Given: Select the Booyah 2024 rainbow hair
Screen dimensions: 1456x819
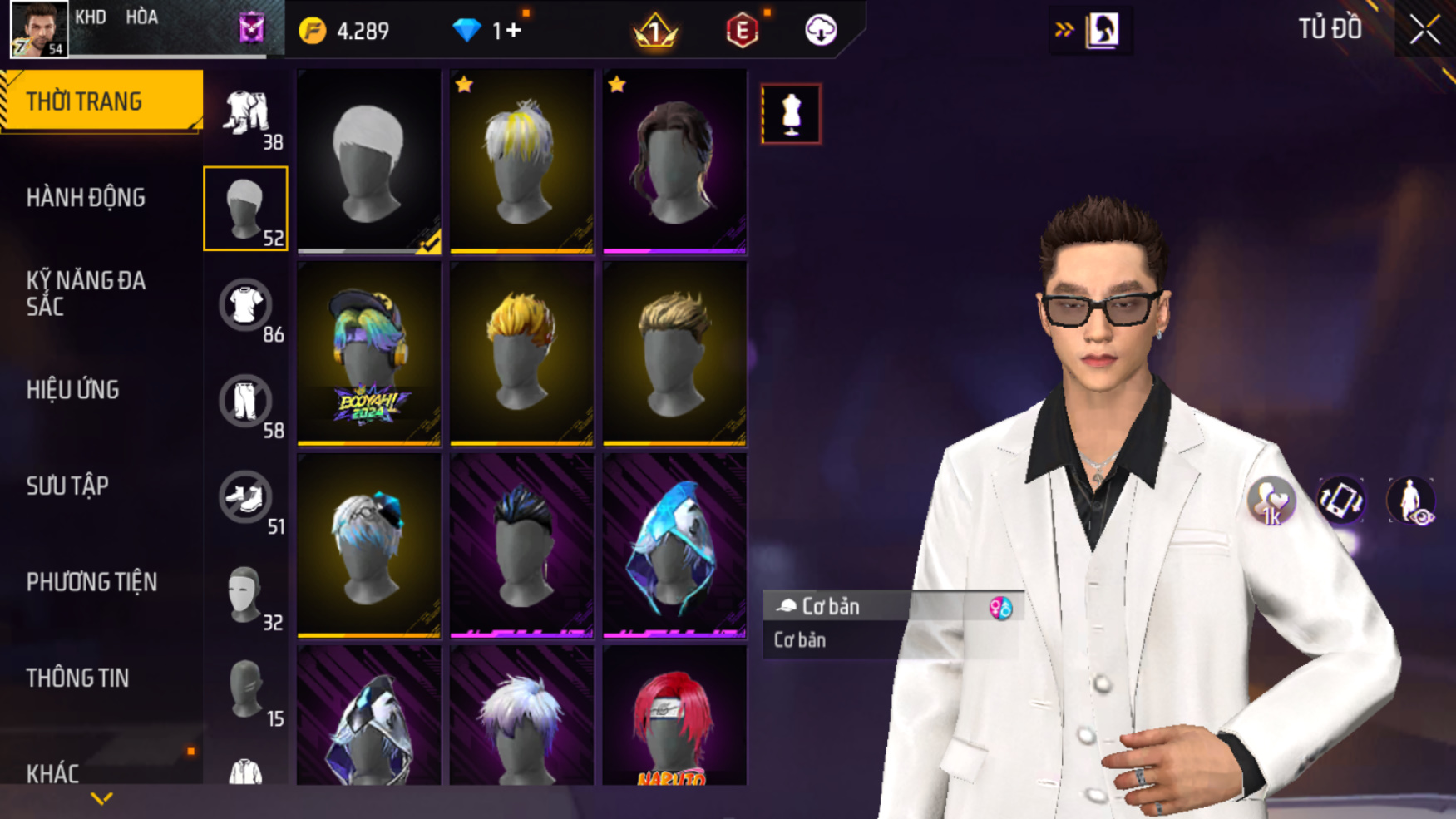Looking at the screenshot, I should [x=369, y=353].
